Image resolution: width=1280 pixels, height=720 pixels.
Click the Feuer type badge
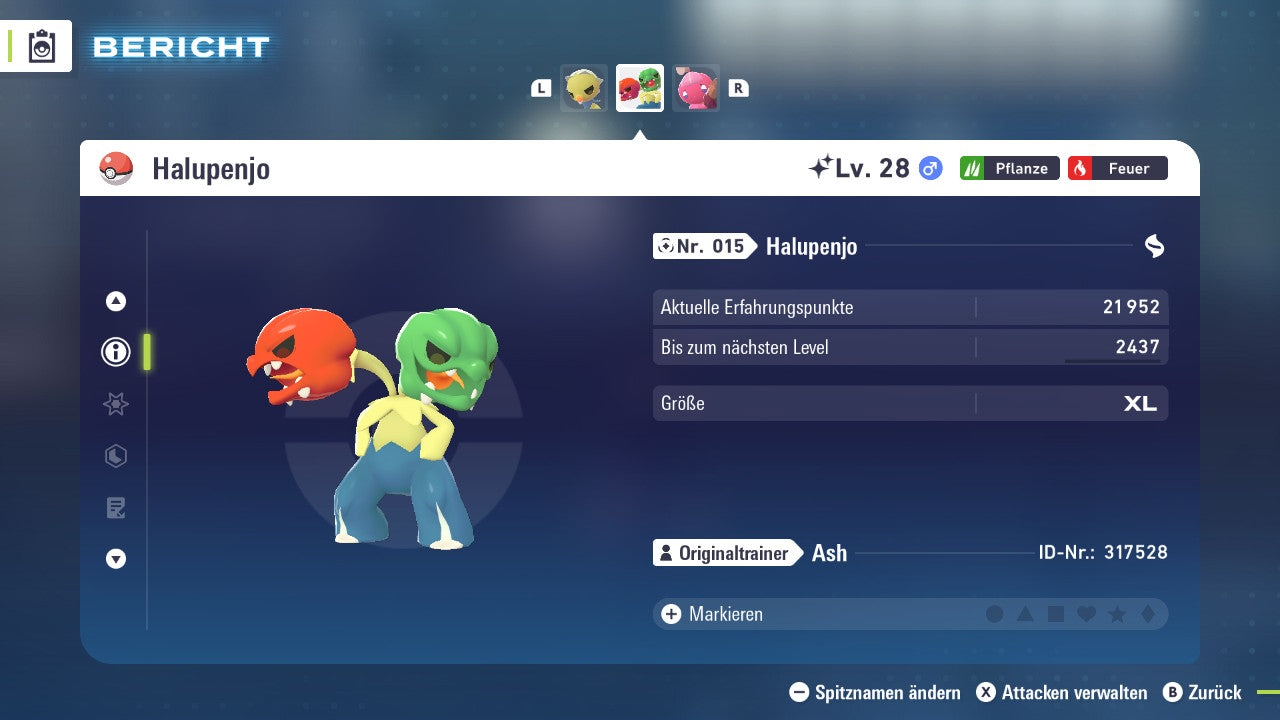(1117, 168)
